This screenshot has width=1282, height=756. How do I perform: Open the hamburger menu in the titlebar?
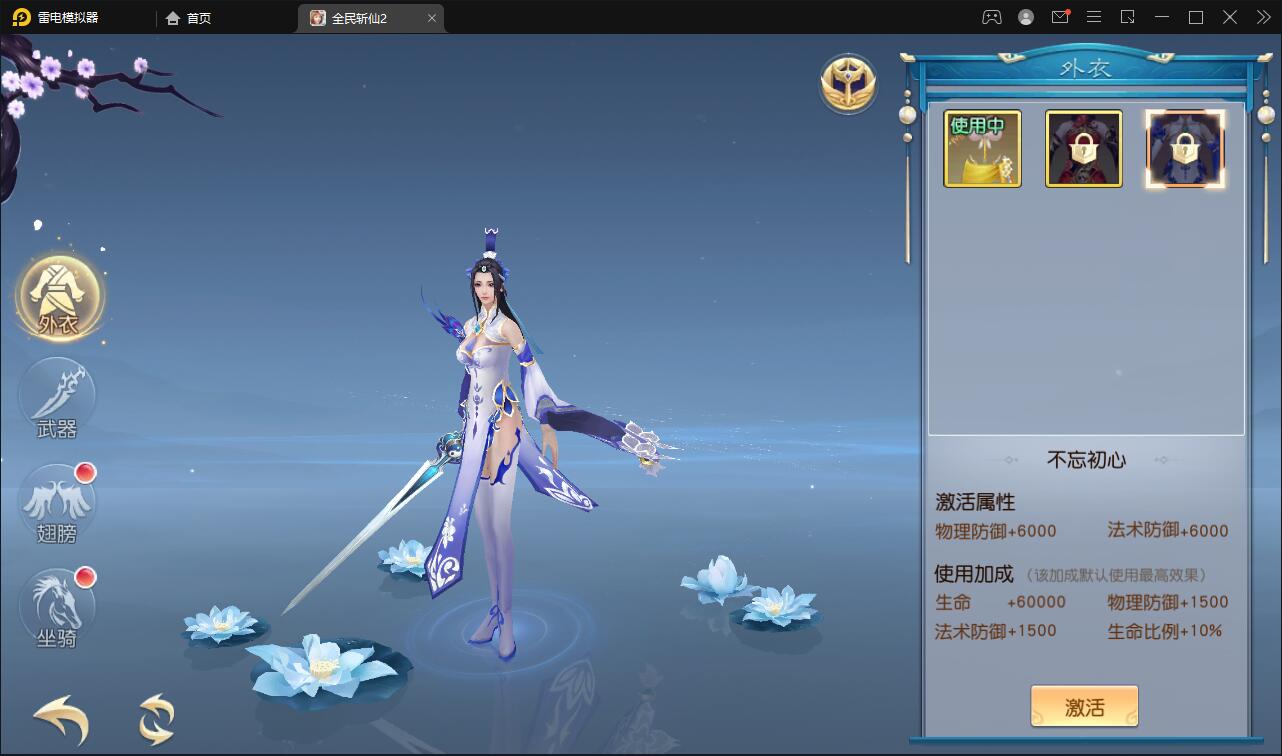click(x=1094, y=17)
